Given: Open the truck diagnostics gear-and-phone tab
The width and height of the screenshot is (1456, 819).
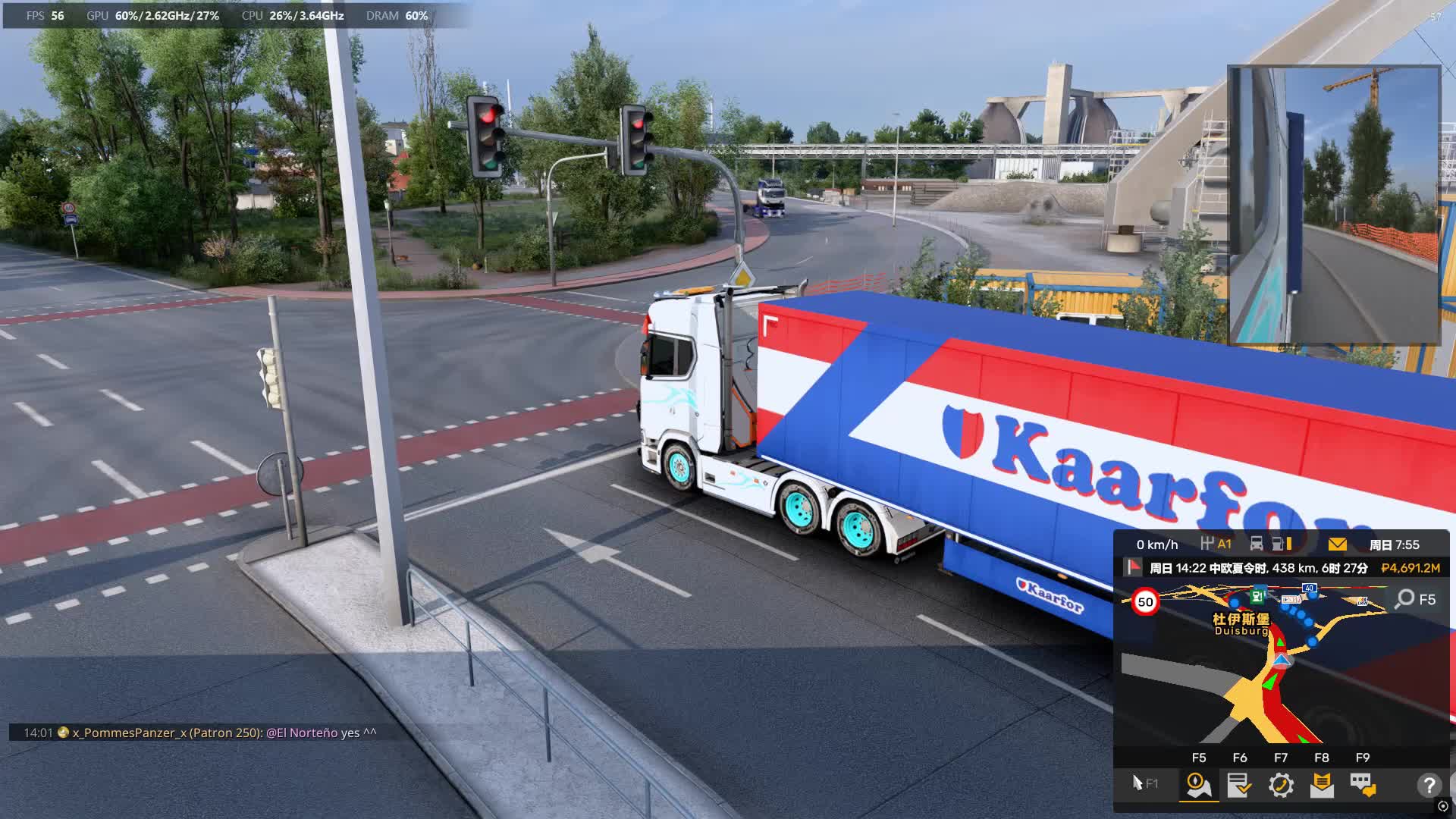Looking at the screenshot, I should point(1281,785).
